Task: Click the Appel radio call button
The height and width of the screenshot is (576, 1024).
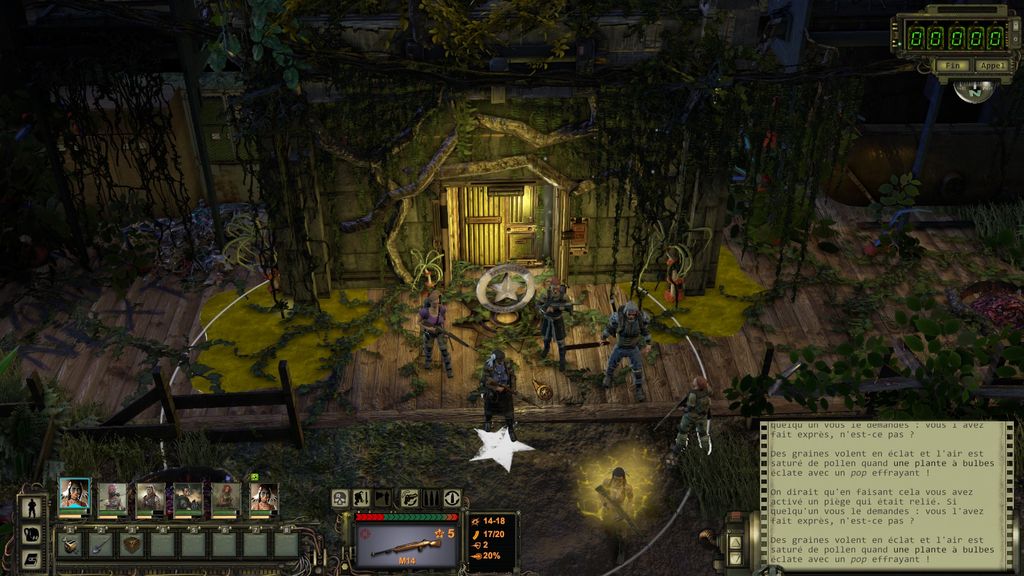Action: tap(991, 66)
